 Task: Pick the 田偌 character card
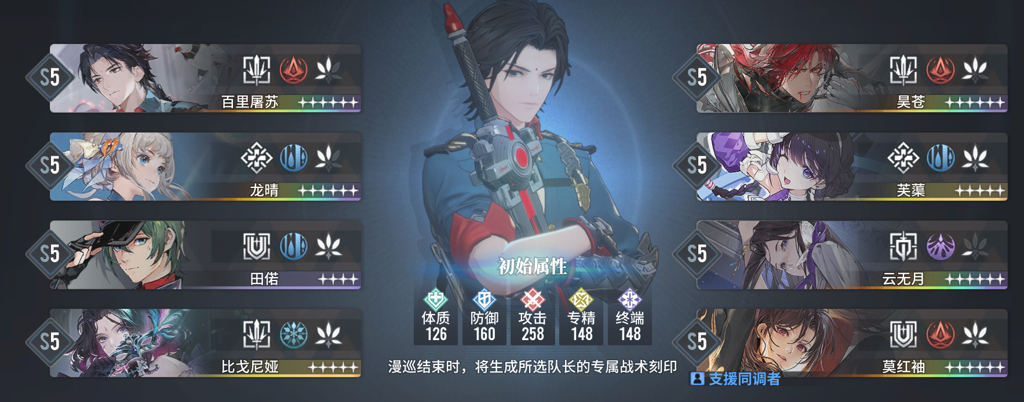(205, 255)
